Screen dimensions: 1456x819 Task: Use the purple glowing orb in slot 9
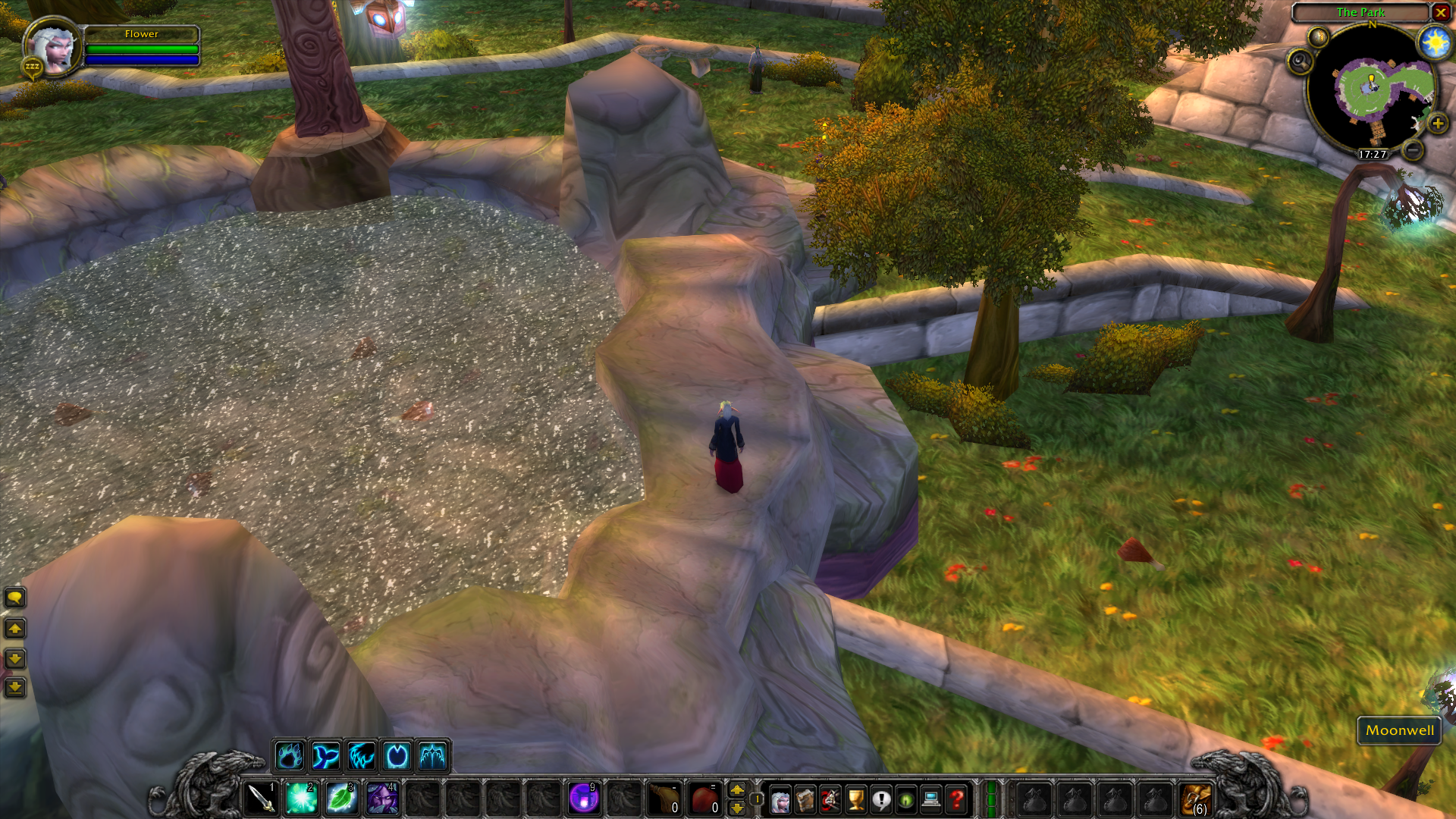583,799
